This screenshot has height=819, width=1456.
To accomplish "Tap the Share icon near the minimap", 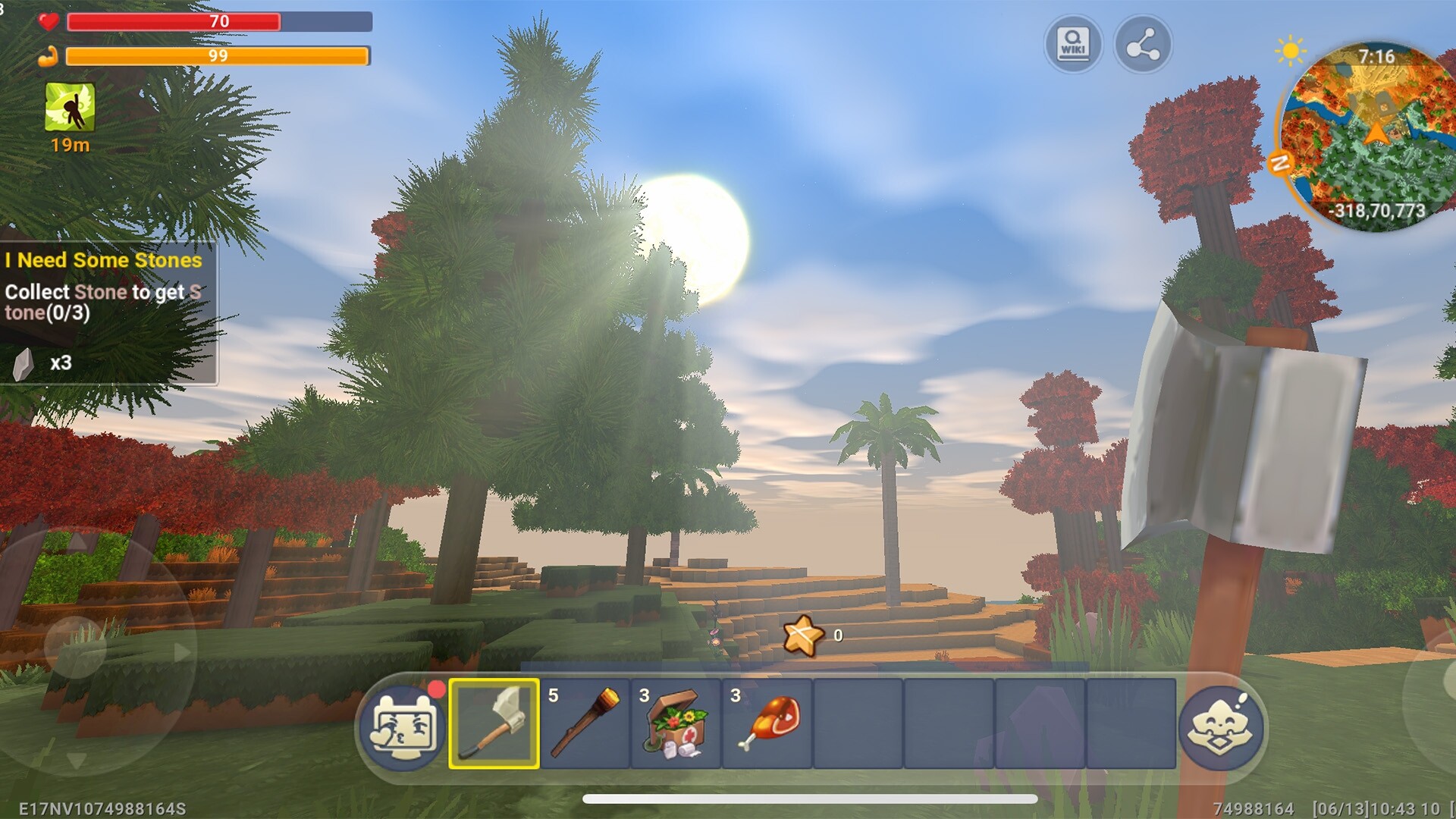I will click(x=1145, y=44).
